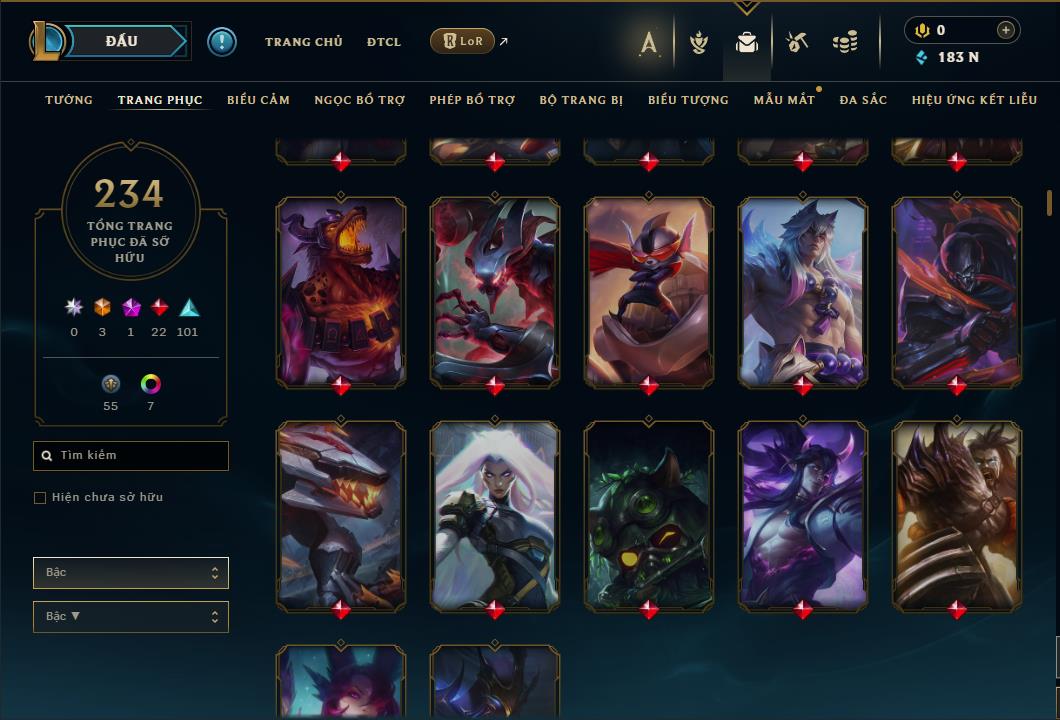
Task: Go to the ĐTCL section
Action: click(x=383, y=42)
